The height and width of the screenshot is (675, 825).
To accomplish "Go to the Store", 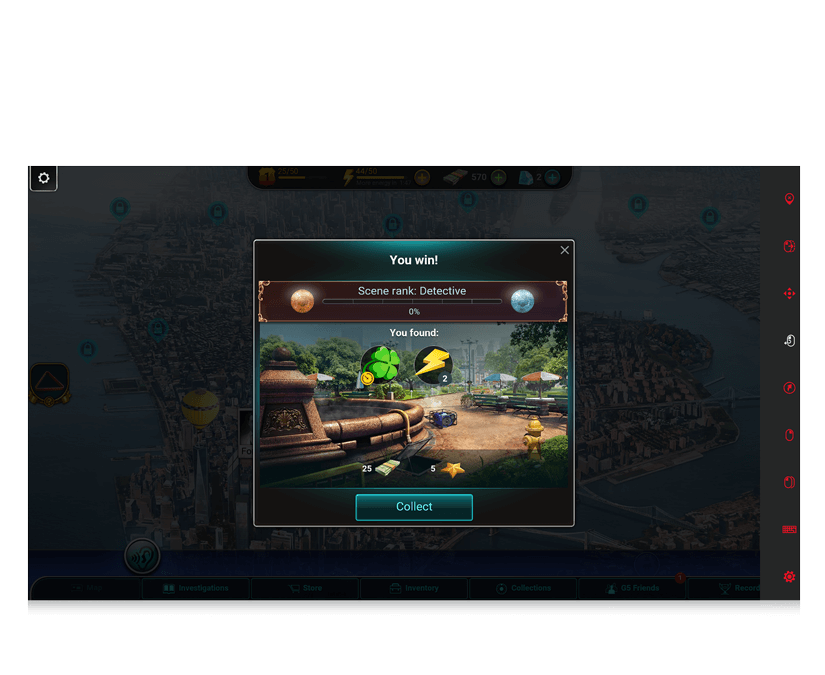I will [x=305, y=588].
